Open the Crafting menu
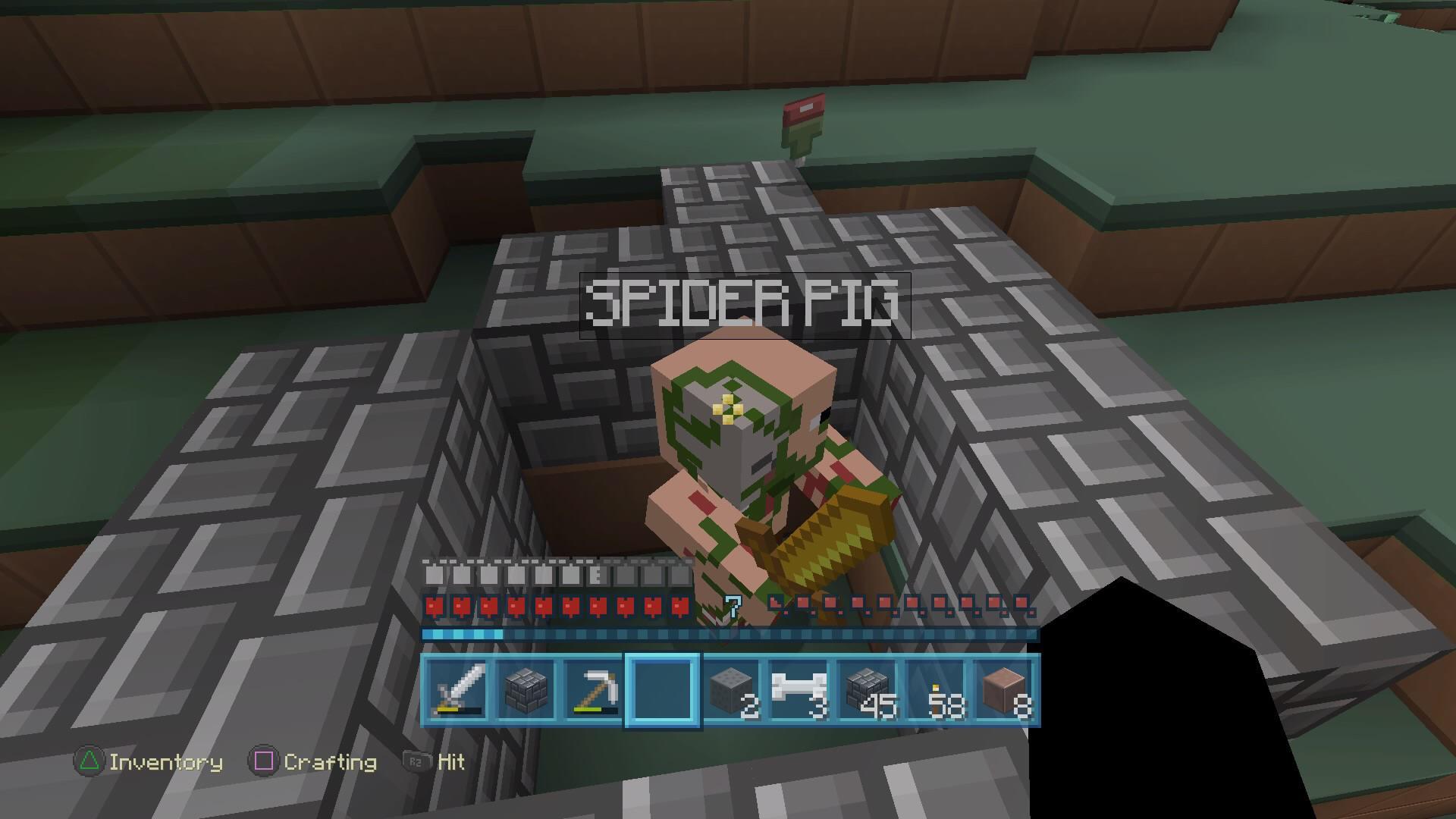Screen dimensions: 1456x819 (328, 763)
